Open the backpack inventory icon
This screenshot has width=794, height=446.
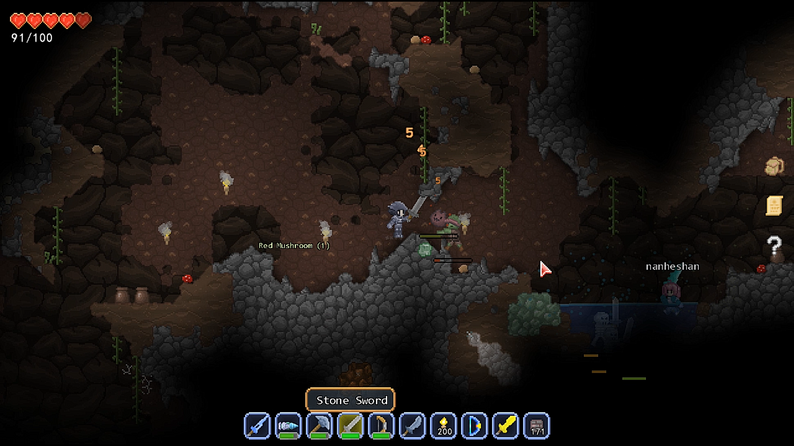(x=773, y=166)
